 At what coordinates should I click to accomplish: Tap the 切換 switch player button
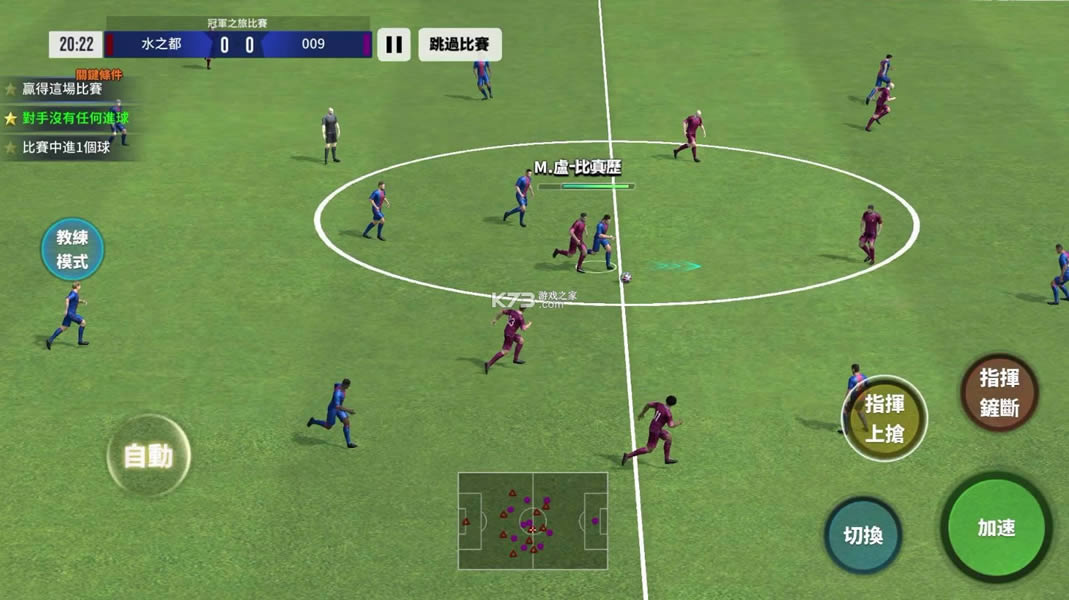point(863,535)
